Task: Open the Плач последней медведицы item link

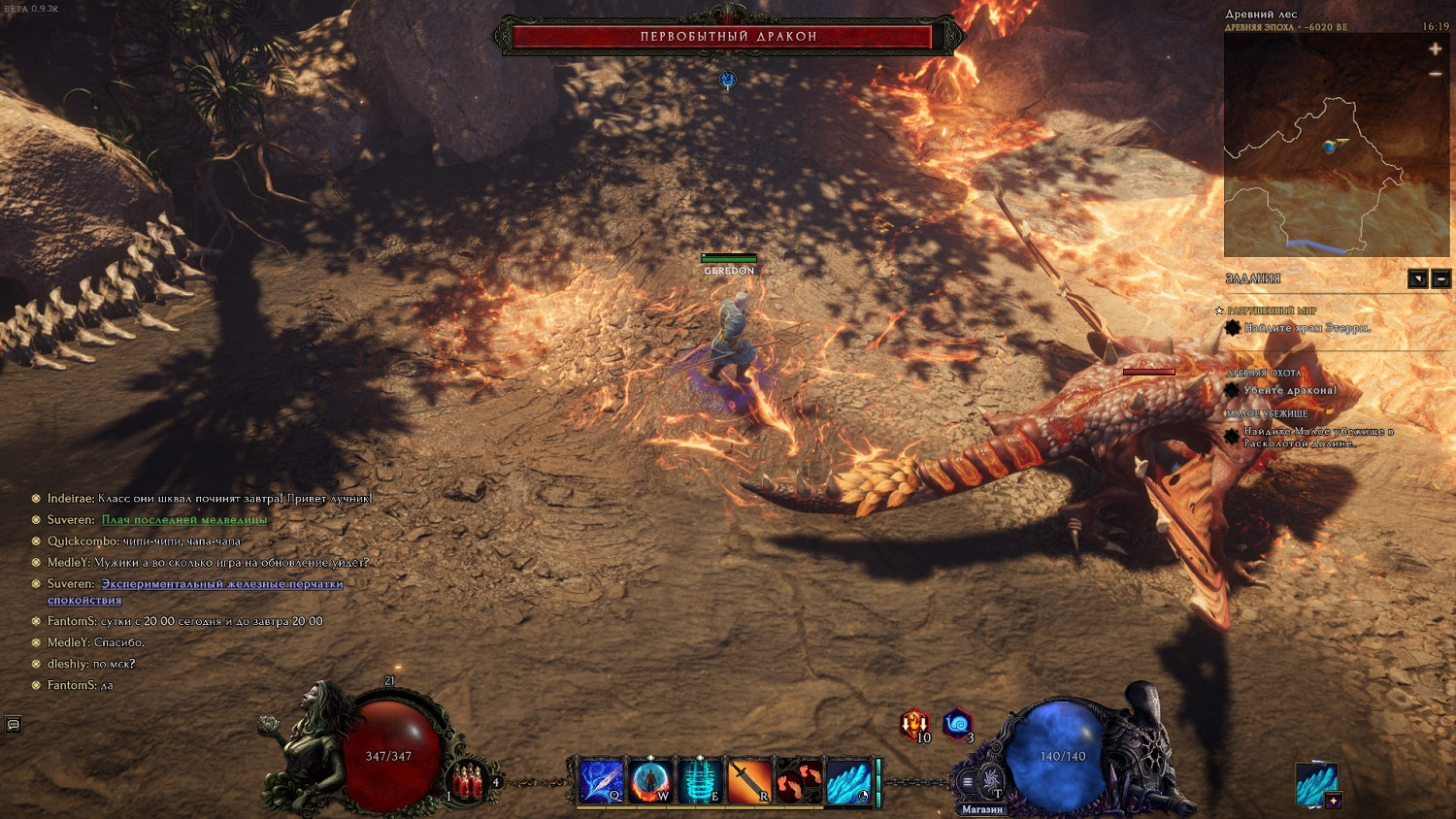Action: [x=183, y=520]
